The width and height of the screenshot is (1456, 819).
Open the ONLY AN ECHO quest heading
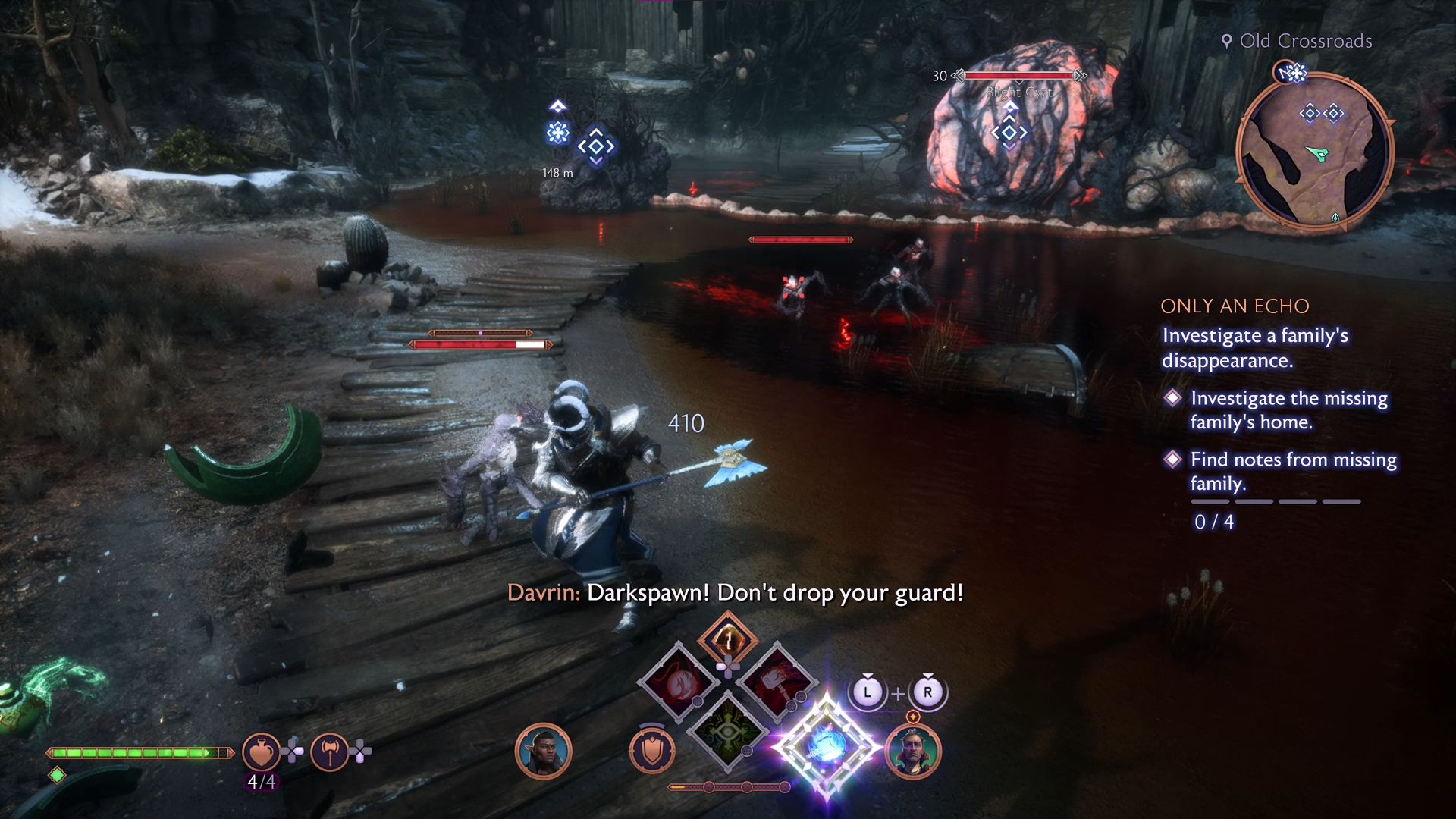click(x=1235, y=306)
